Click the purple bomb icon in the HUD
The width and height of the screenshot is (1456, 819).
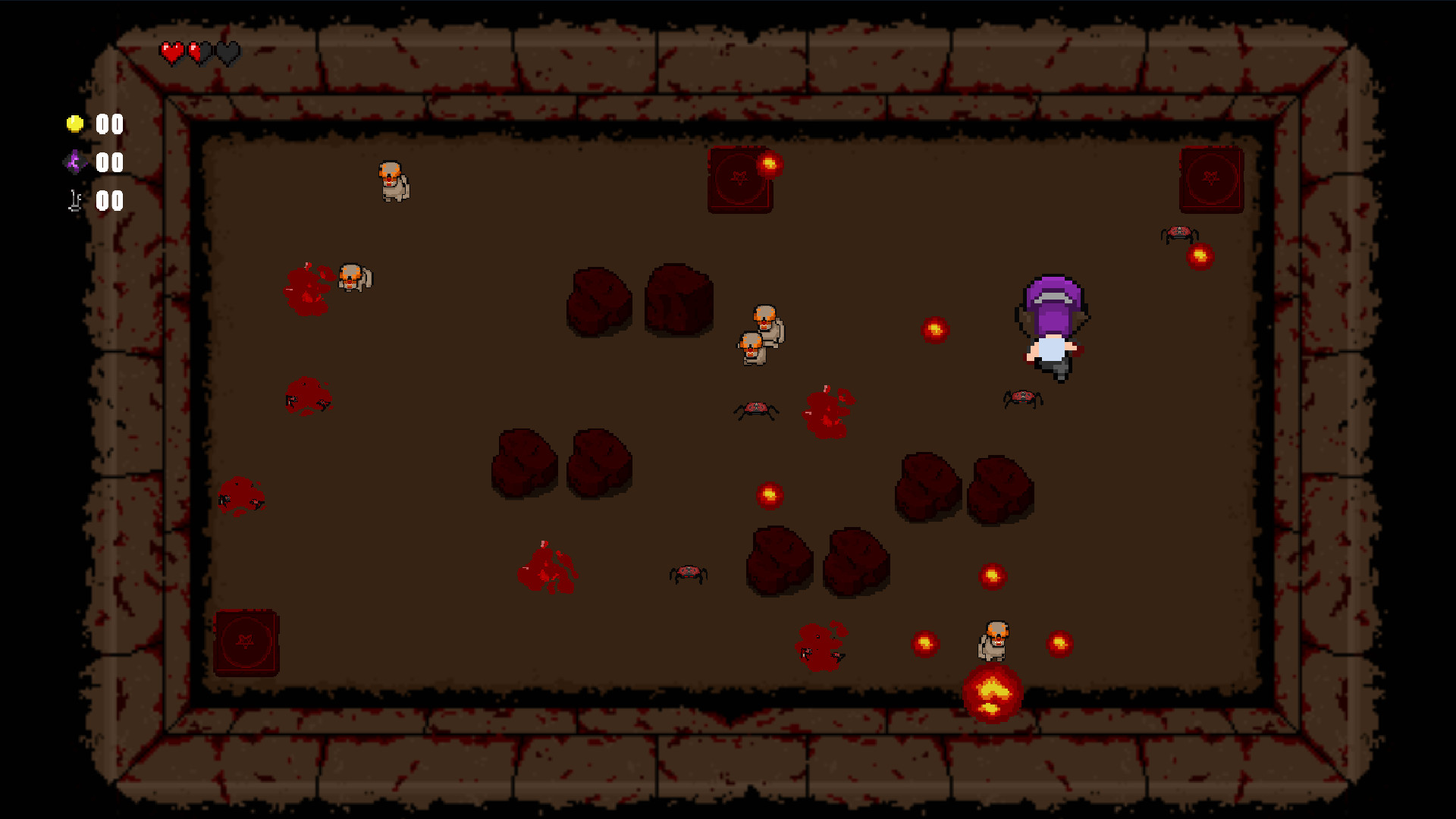(74, 162)
